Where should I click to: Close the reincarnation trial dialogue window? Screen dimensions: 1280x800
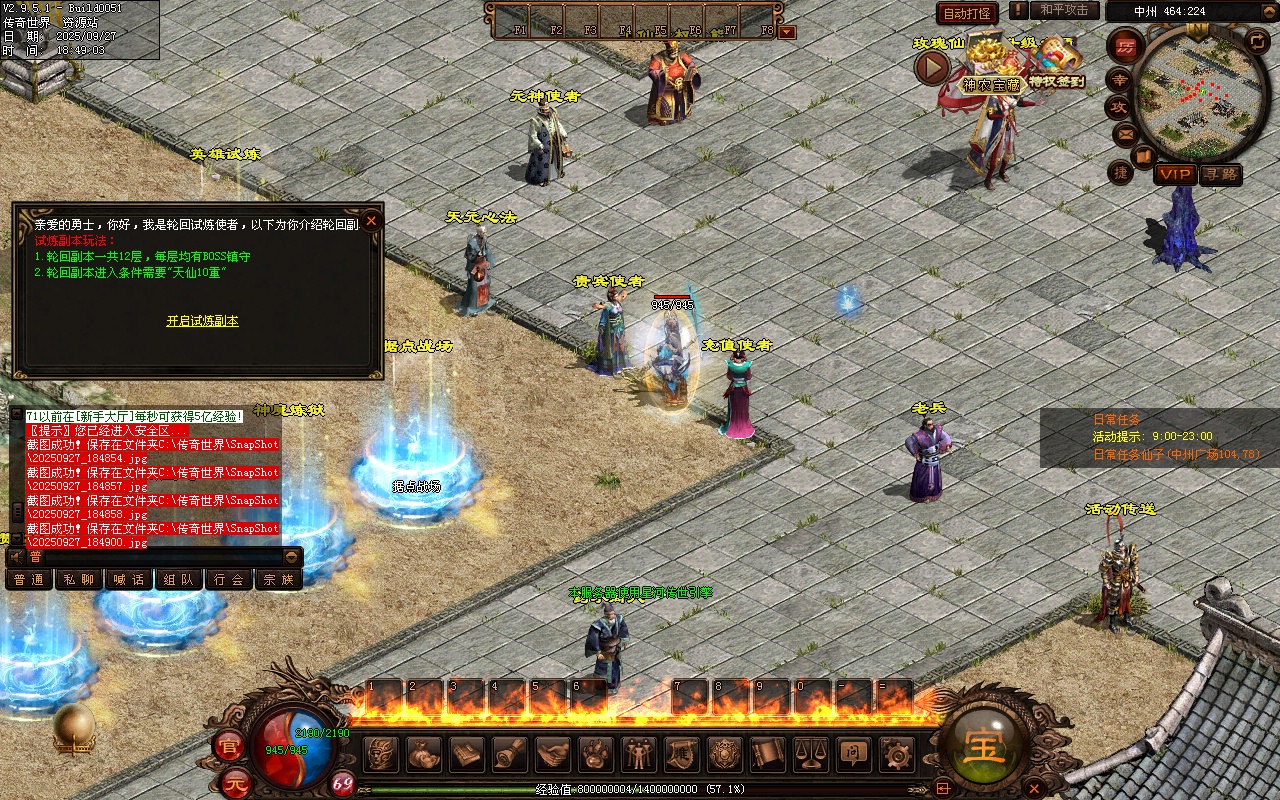(x=371, y=220)
